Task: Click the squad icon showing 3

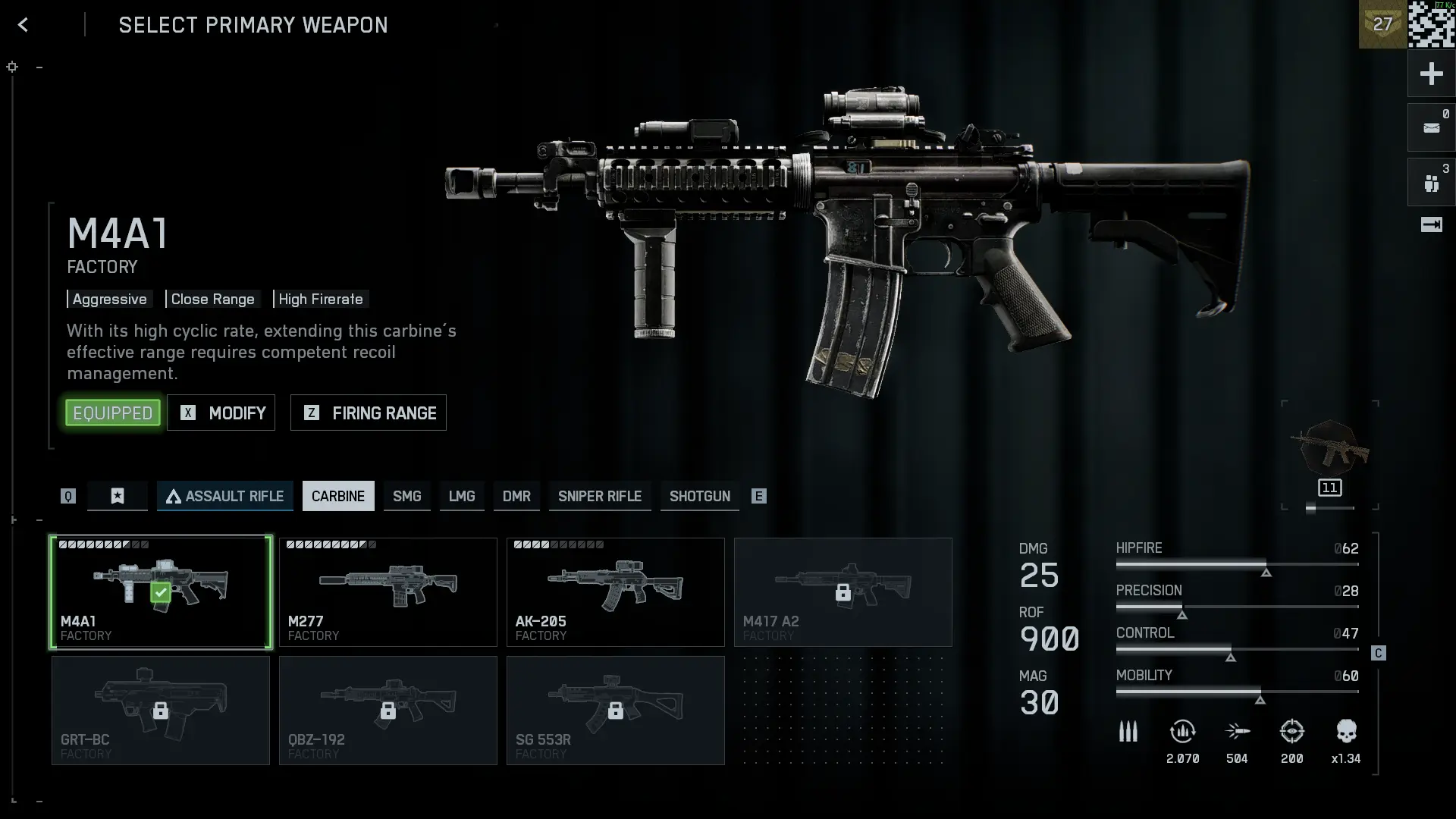Action: (x=1432, y=181)
